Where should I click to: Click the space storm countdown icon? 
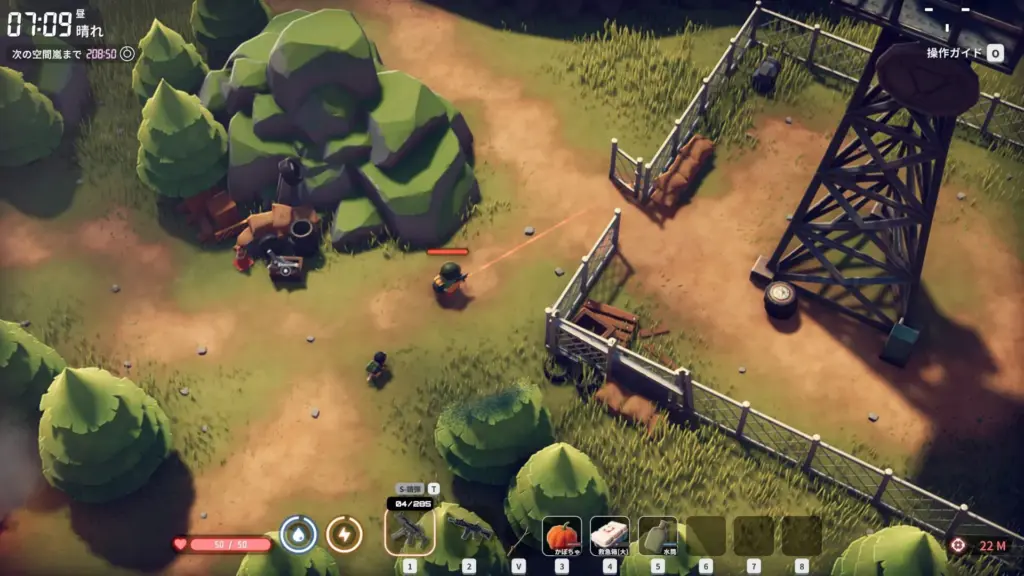click(128, 54)
